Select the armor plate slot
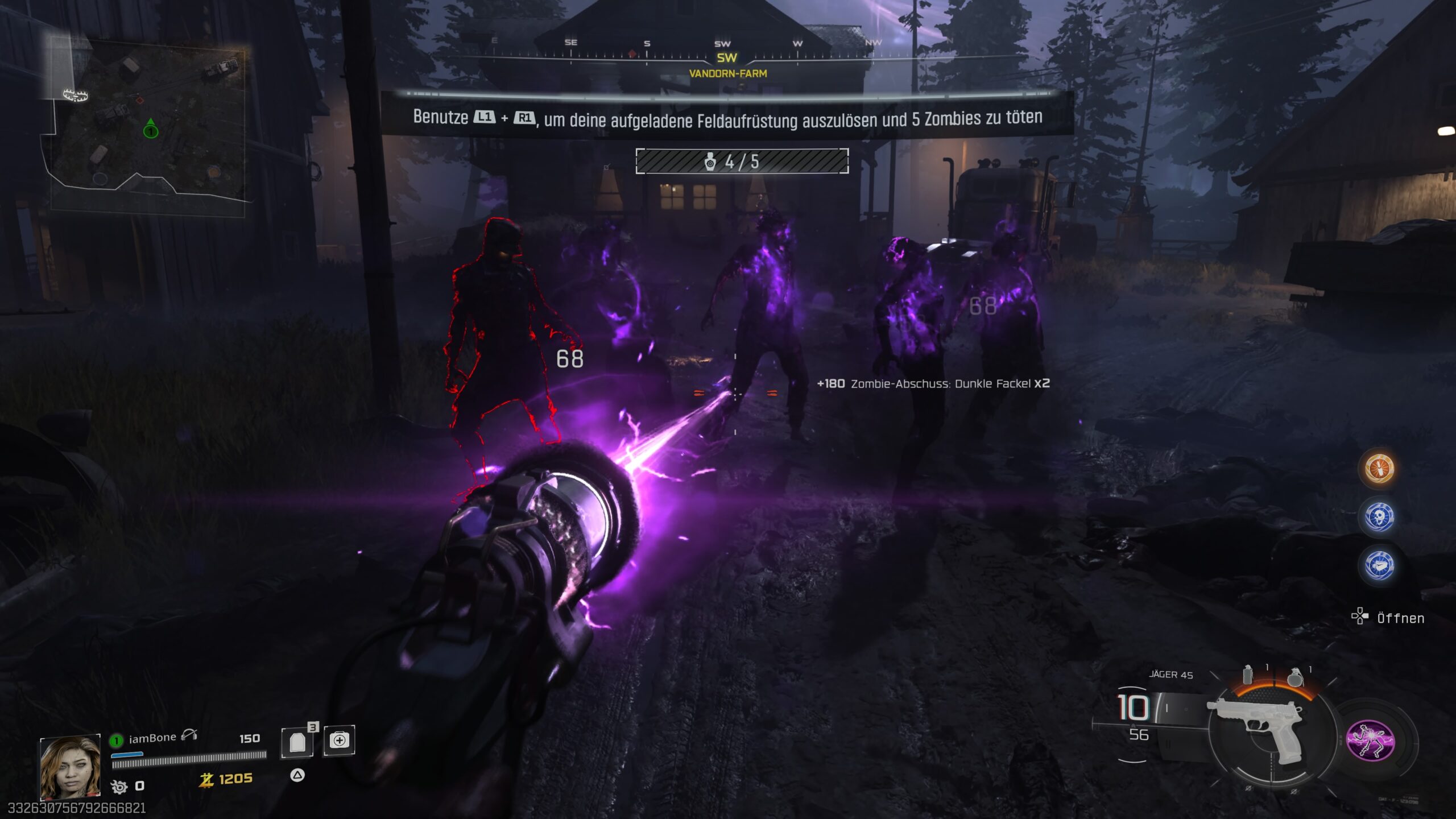Image resolution: width=1456 pixels, height=819 pixels. tap(297, 742)
